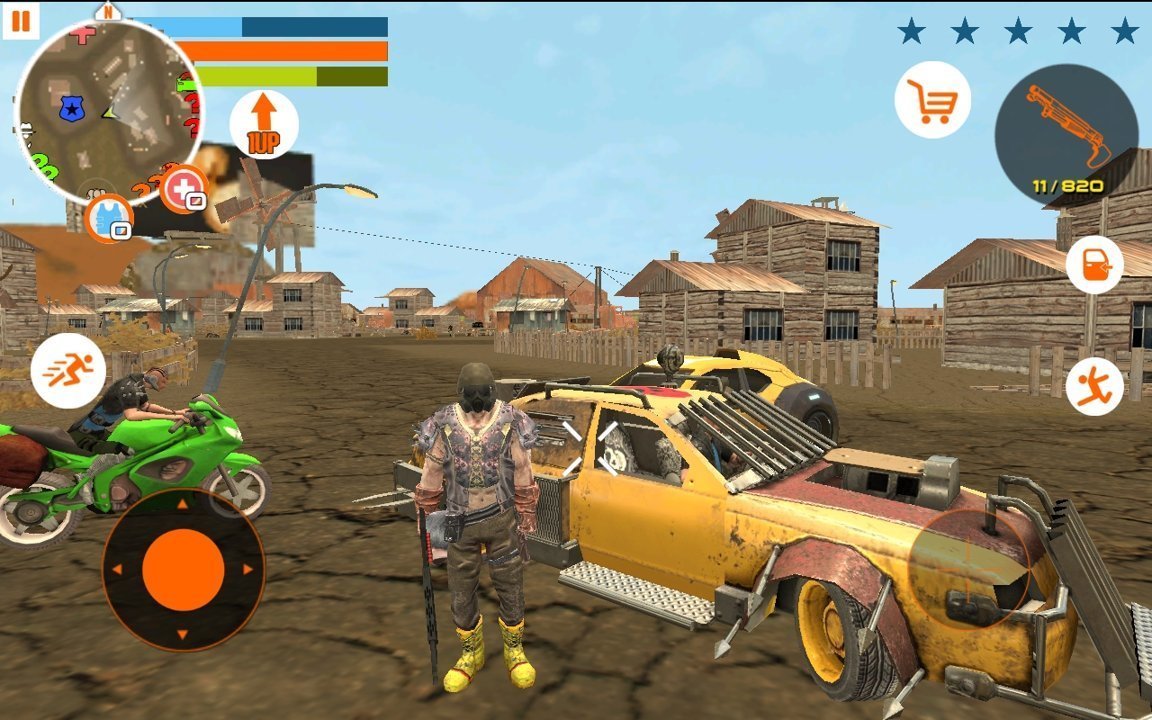Tap the car door enter-vehicle button
Screen dimensions: 1152x720
[x=1094, y=265]
